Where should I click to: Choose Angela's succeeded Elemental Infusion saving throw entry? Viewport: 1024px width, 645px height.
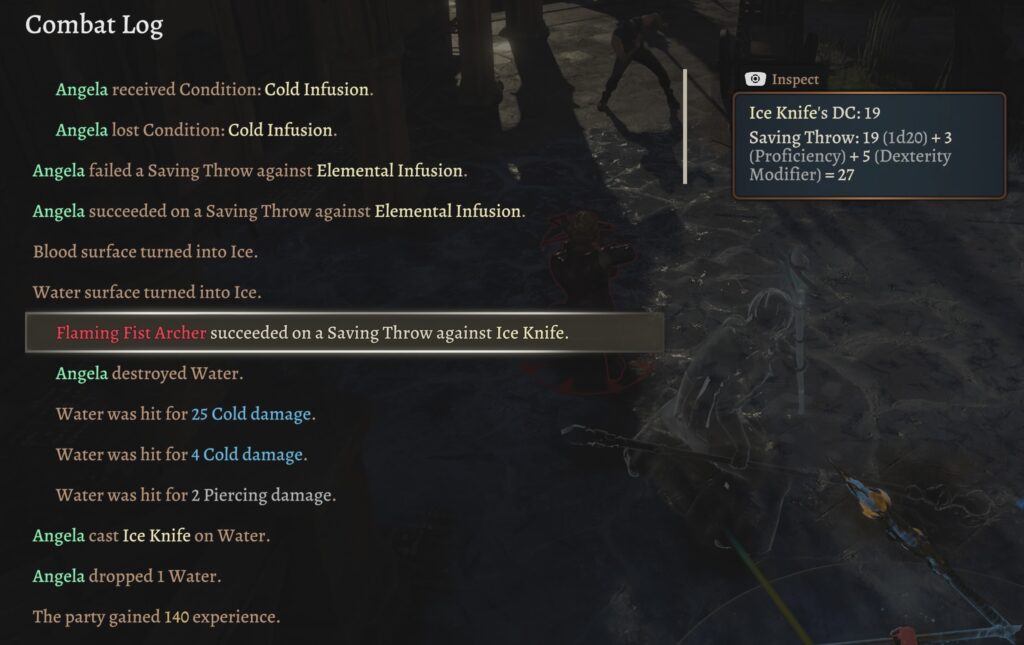[278, 211]
